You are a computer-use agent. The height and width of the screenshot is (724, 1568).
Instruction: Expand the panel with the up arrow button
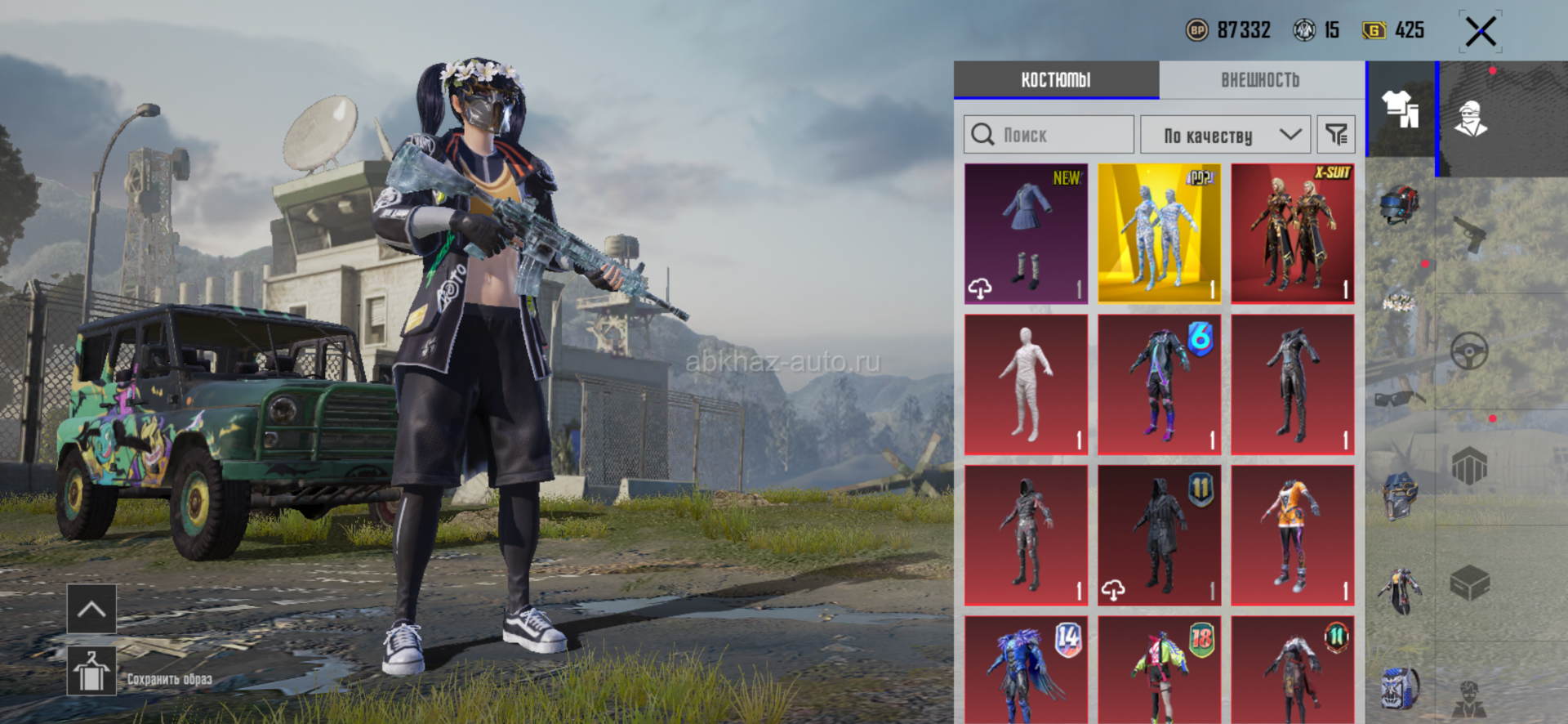click(91, 609)
